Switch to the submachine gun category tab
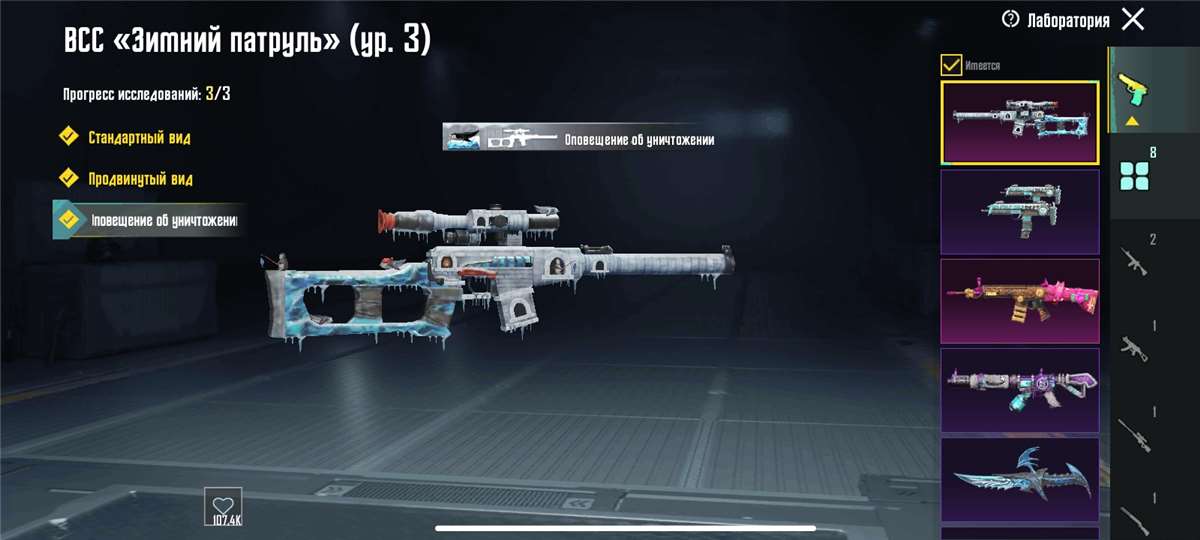 point(1134,345)
